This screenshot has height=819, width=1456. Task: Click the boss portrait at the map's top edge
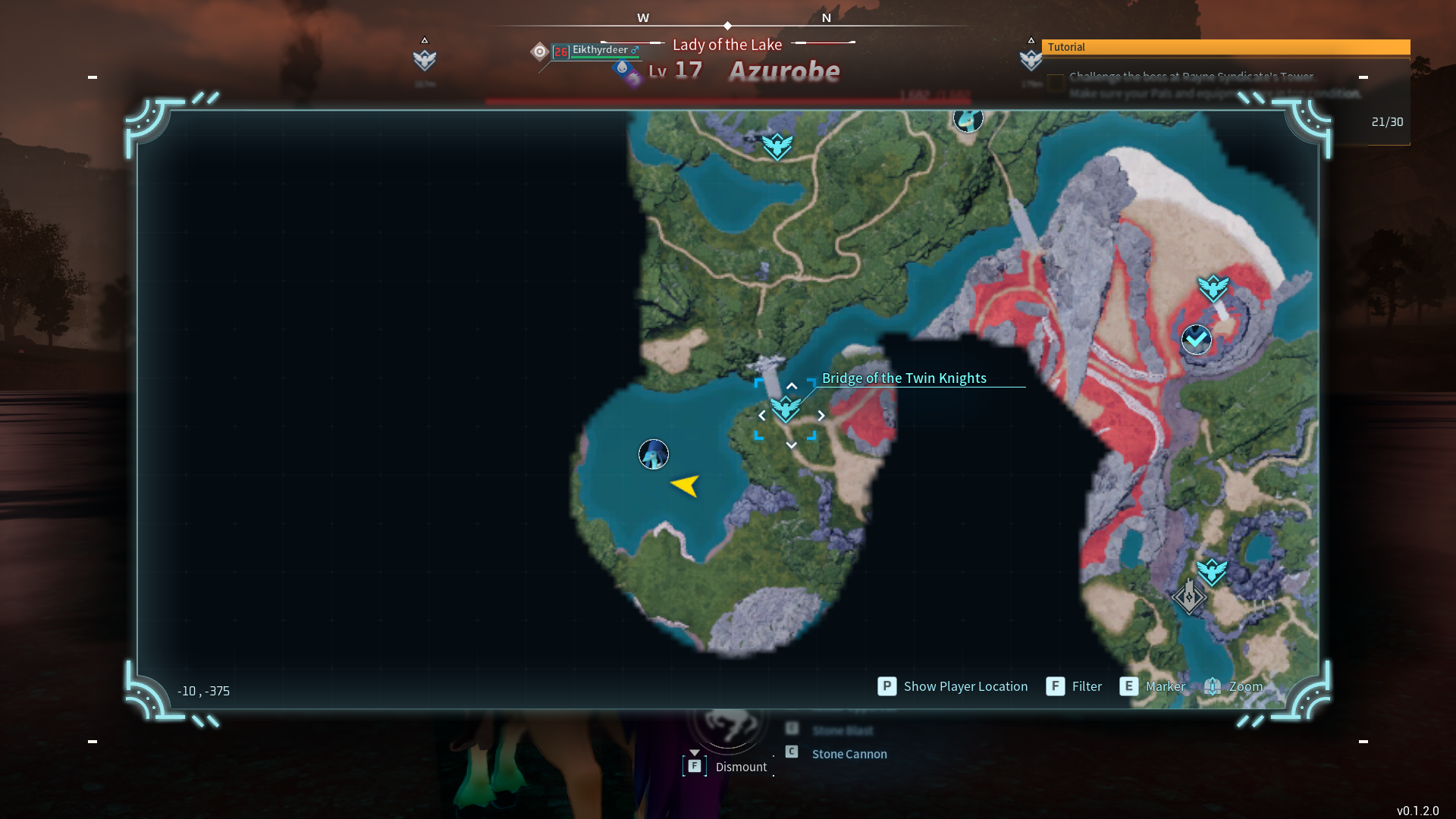click(968, 120)
